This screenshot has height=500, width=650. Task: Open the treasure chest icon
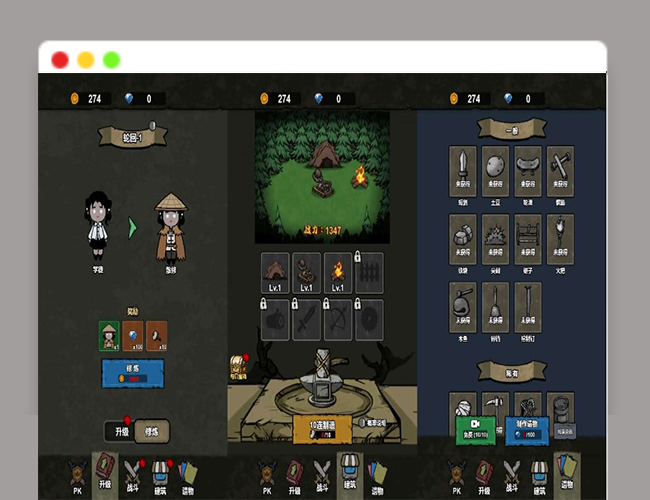coord(238,364)
